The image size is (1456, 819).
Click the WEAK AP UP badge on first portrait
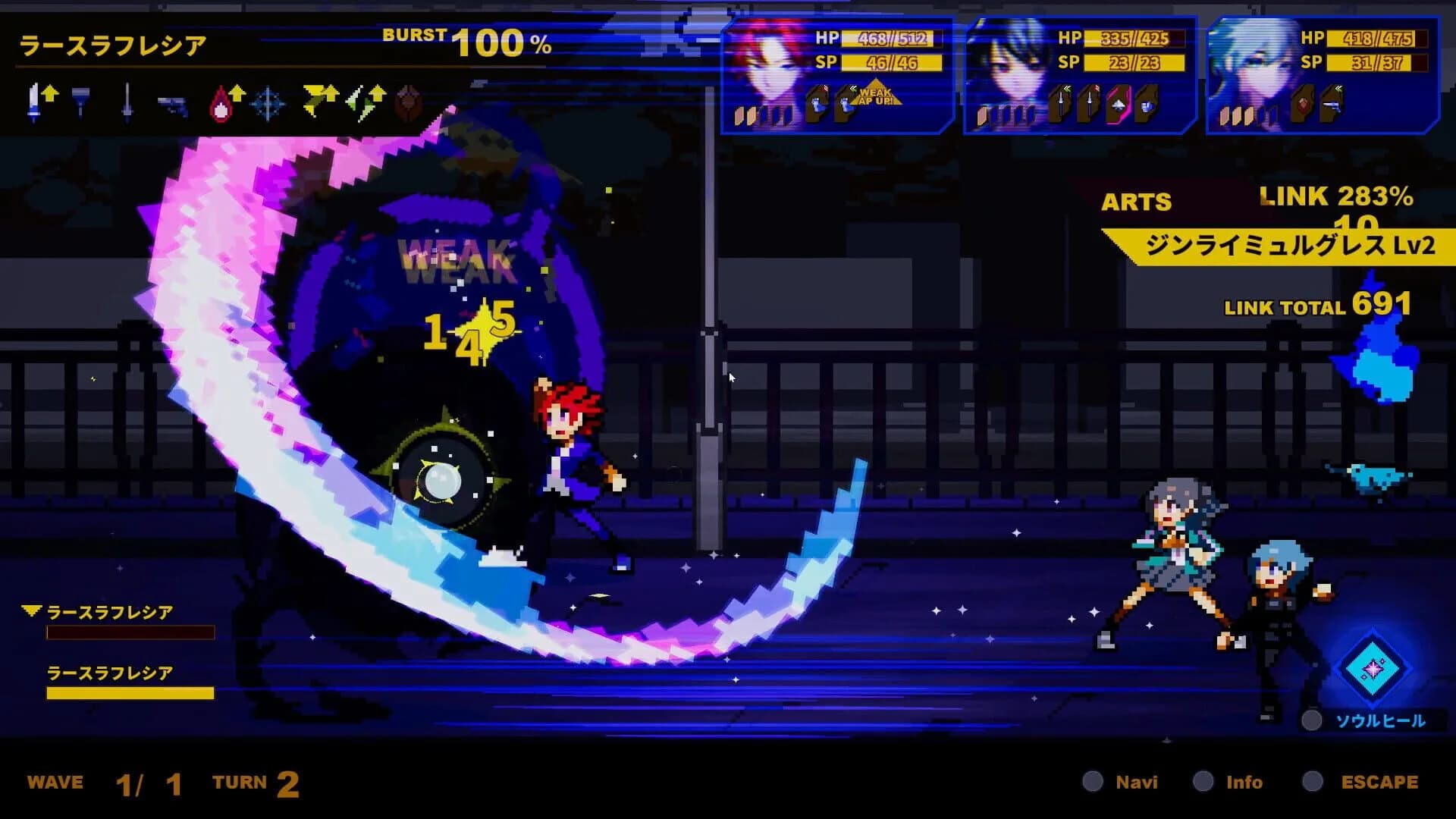pos(877,95)
